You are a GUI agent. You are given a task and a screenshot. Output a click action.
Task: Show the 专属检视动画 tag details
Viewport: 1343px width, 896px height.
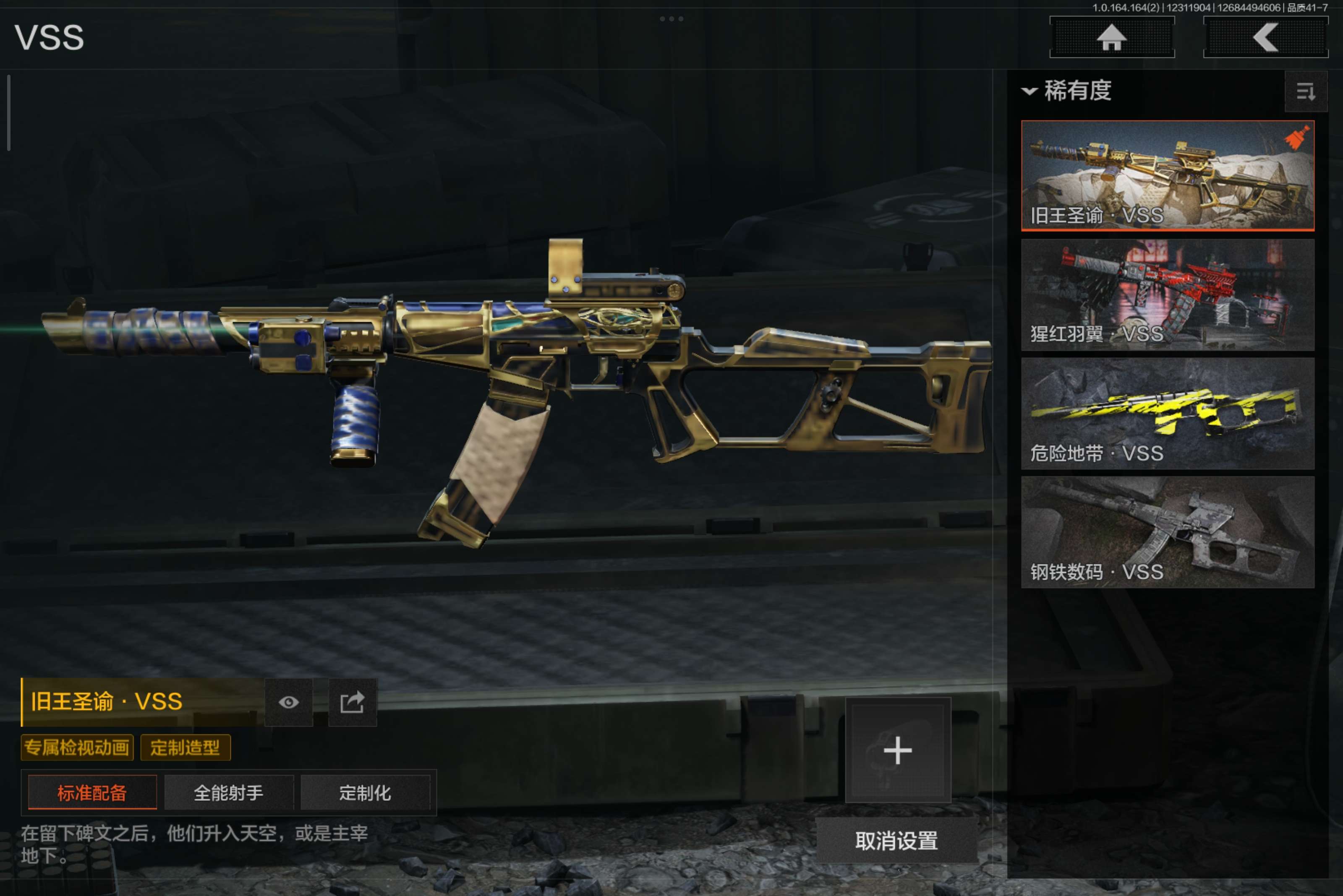(77, 748)
